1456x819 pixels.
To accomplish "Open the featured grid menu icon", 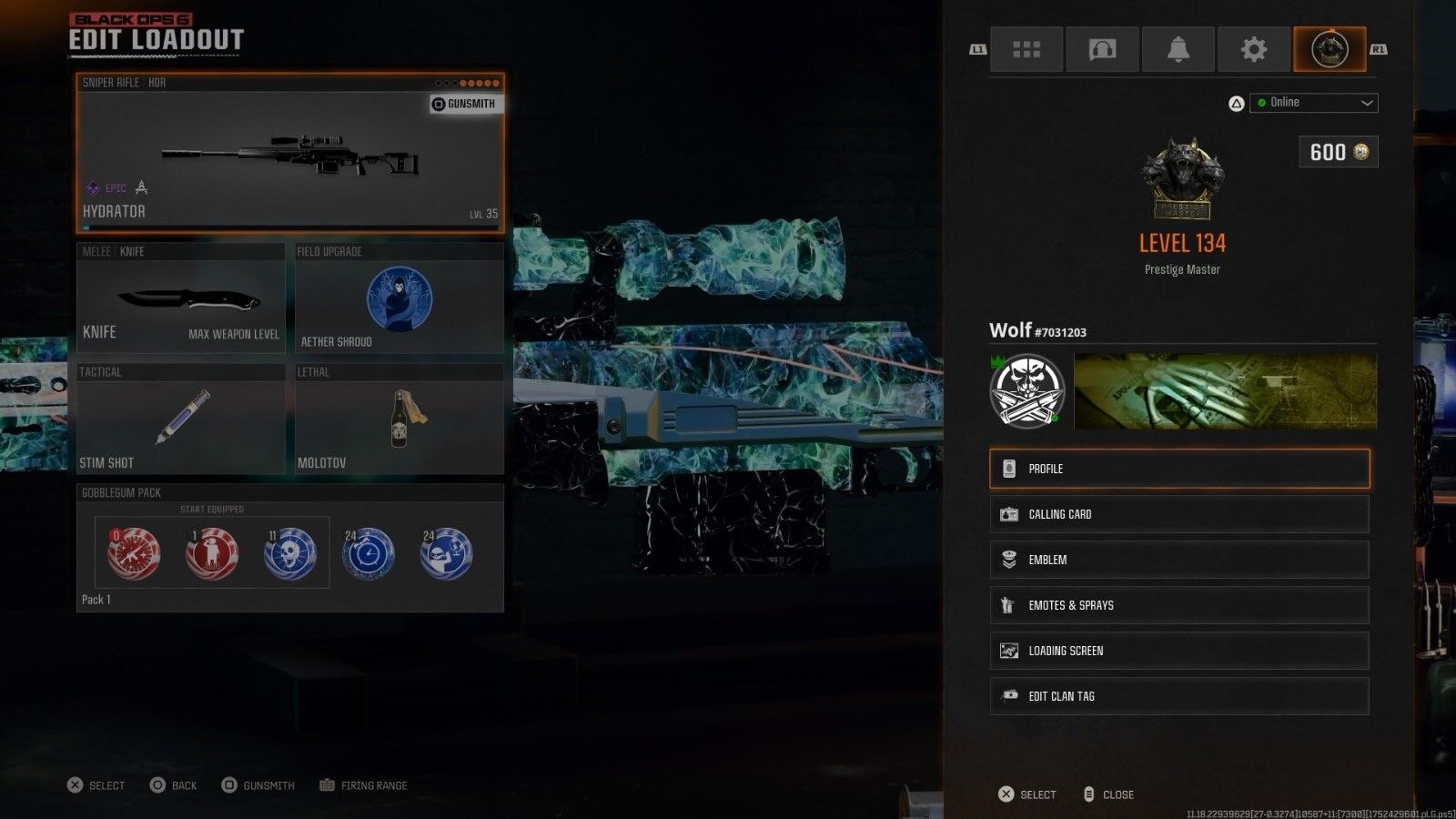I will (x=1026, y=49).
